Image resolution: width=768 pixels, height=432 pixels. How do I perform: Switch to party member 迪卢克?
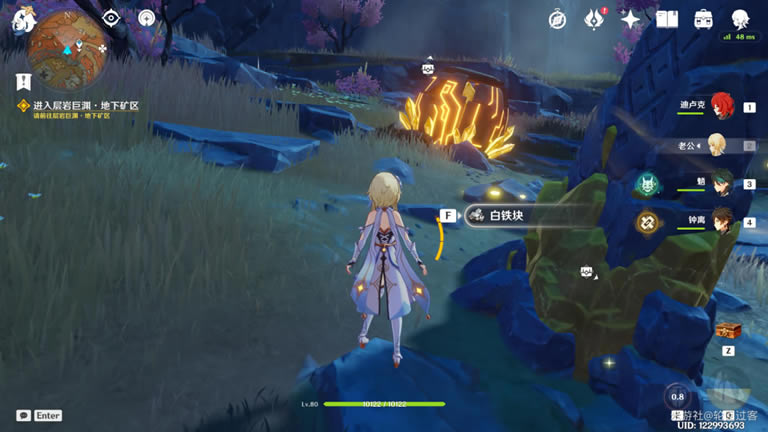(721, 106)
